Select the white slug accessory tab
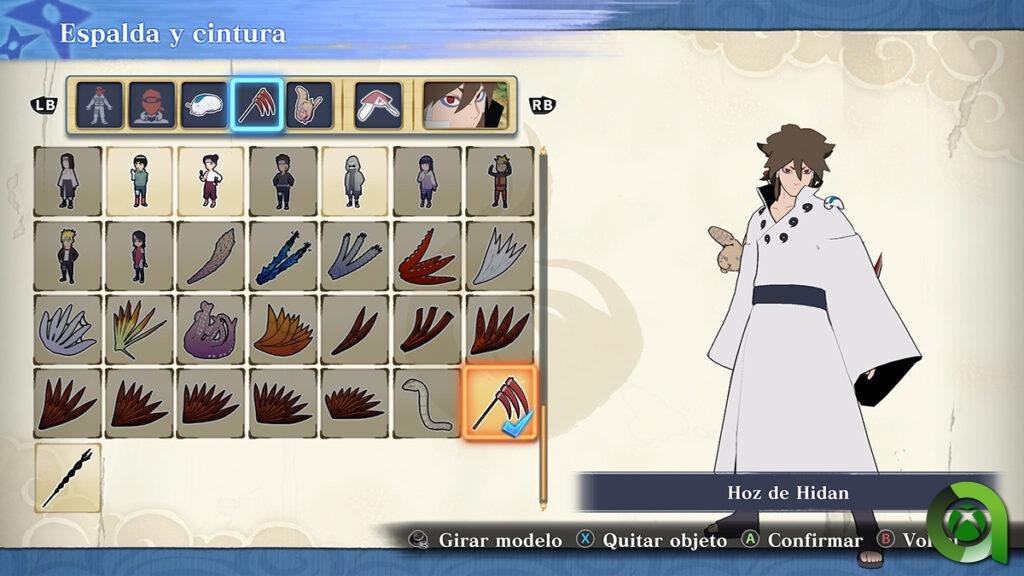 (205, 104)
